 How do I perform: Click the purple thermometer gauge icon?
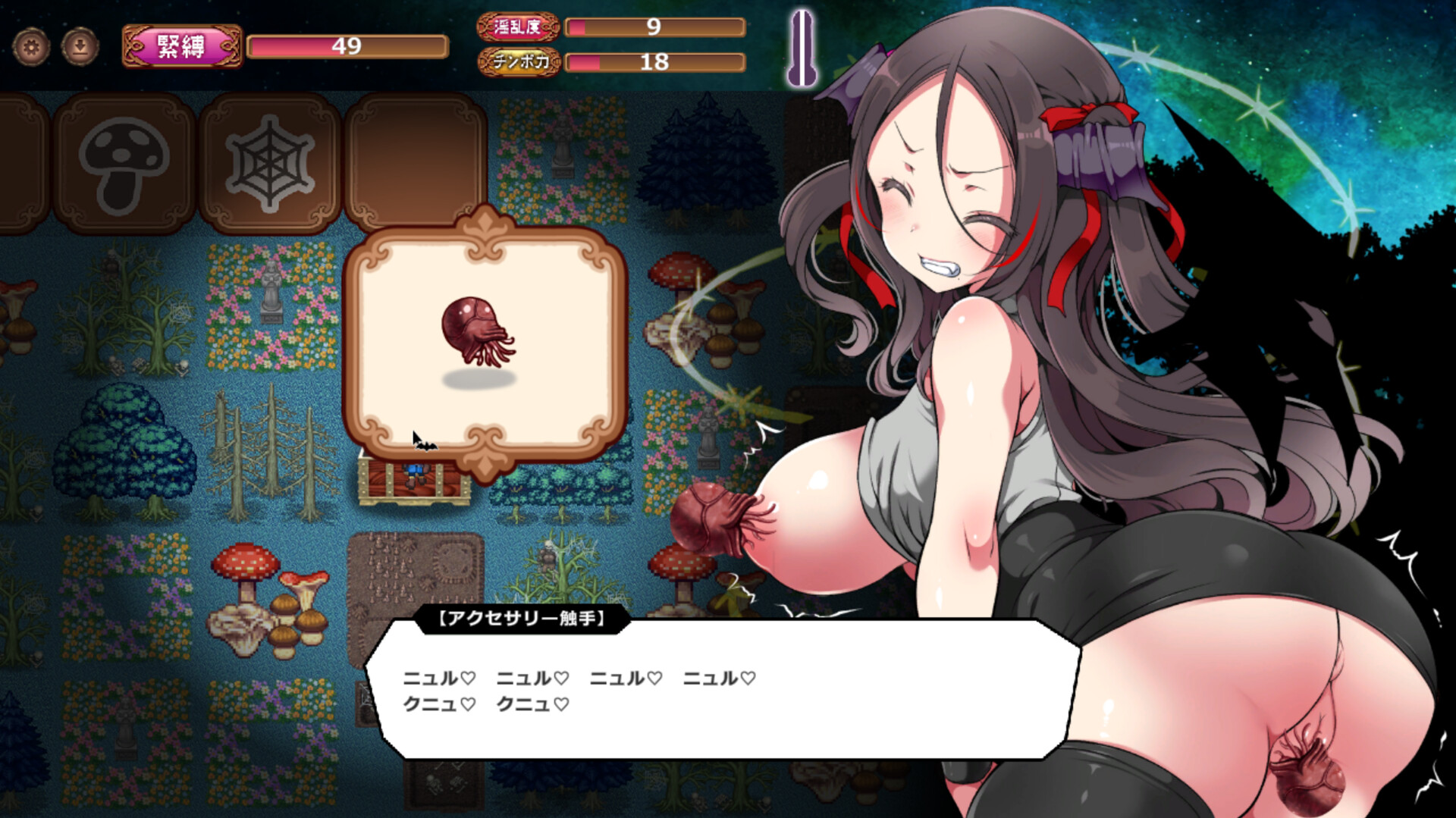[x=804, y=47]
